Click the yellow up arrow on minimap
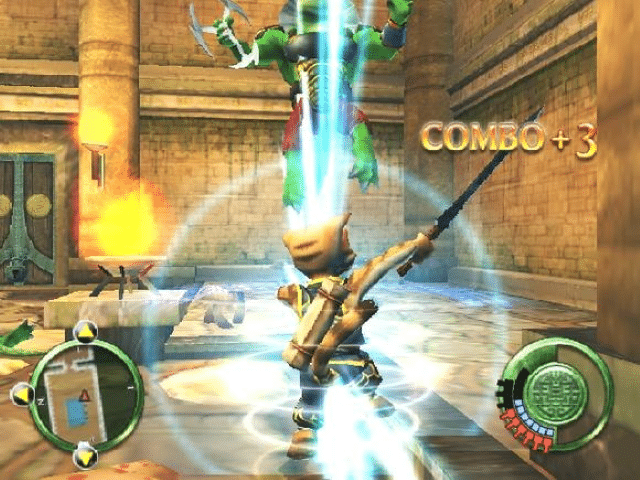This screenshot has width=640, height=480. coord(86,332)
